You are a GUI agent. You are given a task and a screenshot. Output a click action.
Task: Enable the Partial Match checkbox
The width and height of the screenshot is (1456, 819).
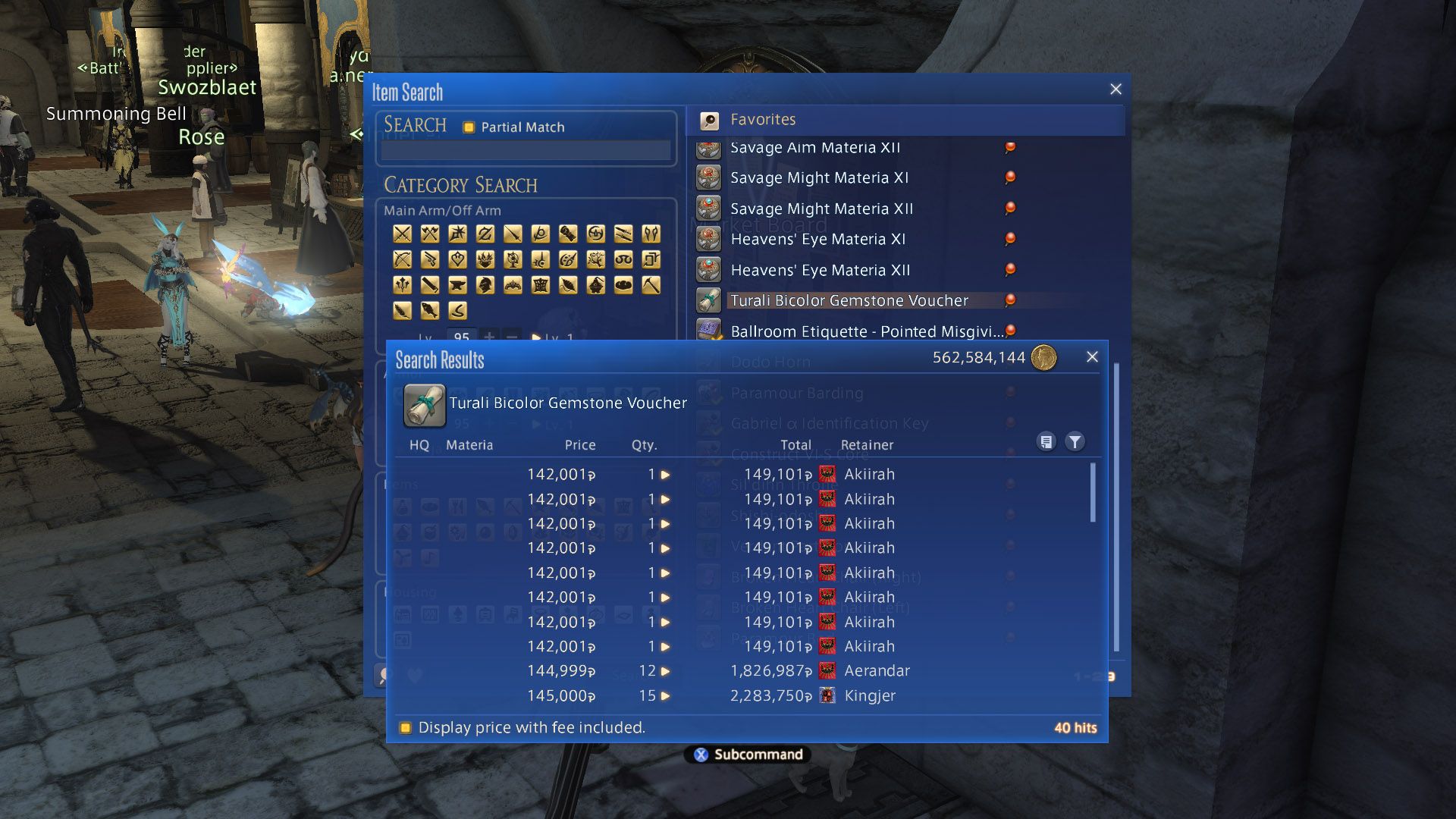[x=469, y=127]
